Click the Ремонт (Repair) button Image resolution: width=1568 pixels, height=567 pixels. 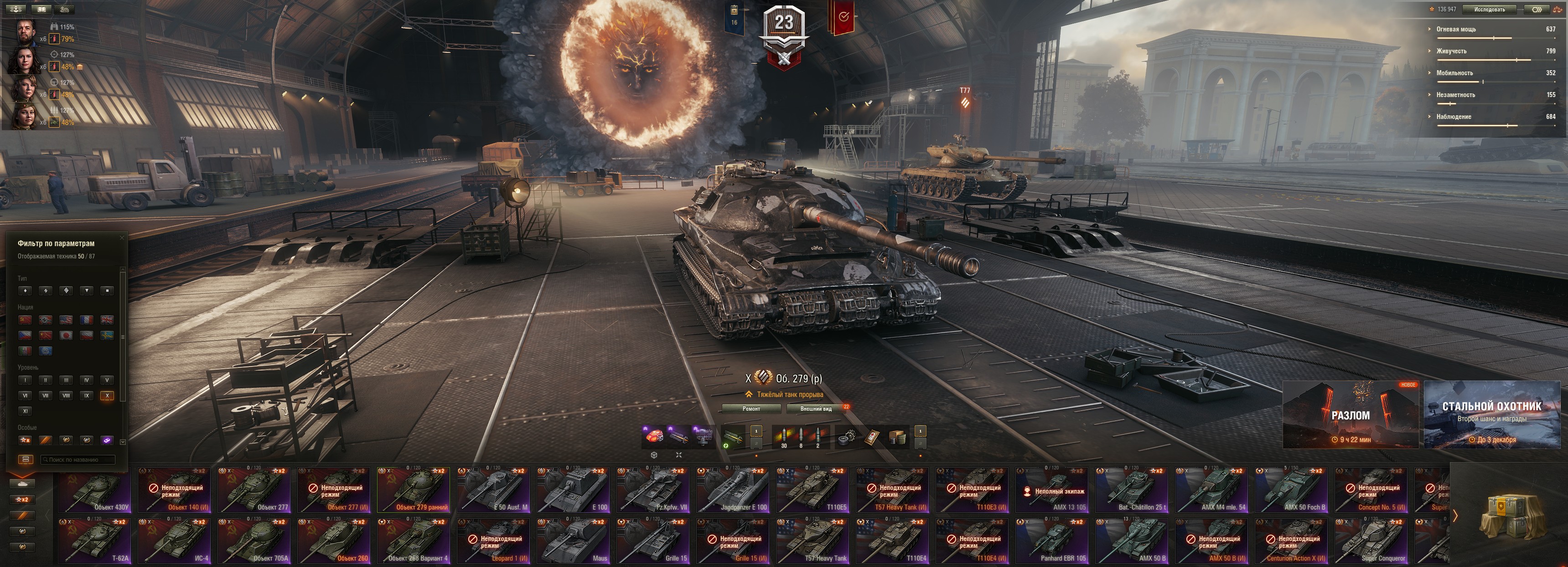(x=751, y=409)
